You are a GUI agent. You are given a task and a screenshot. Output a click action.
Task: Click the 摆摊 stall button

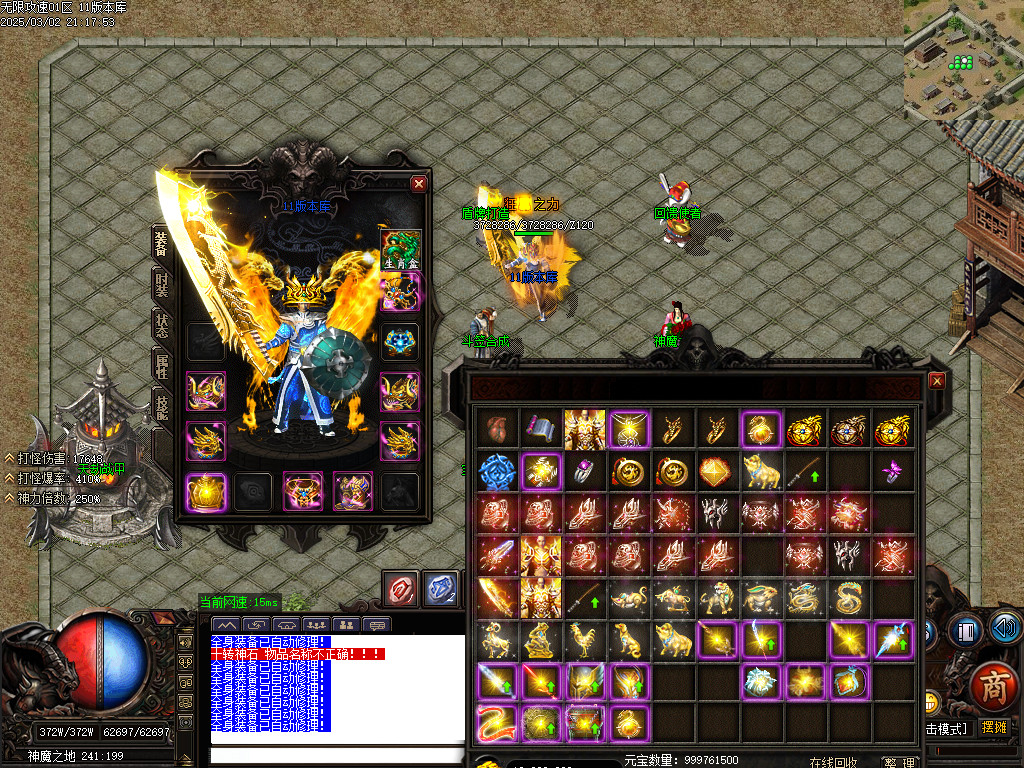pyautogui.click(x=995, y=728)
